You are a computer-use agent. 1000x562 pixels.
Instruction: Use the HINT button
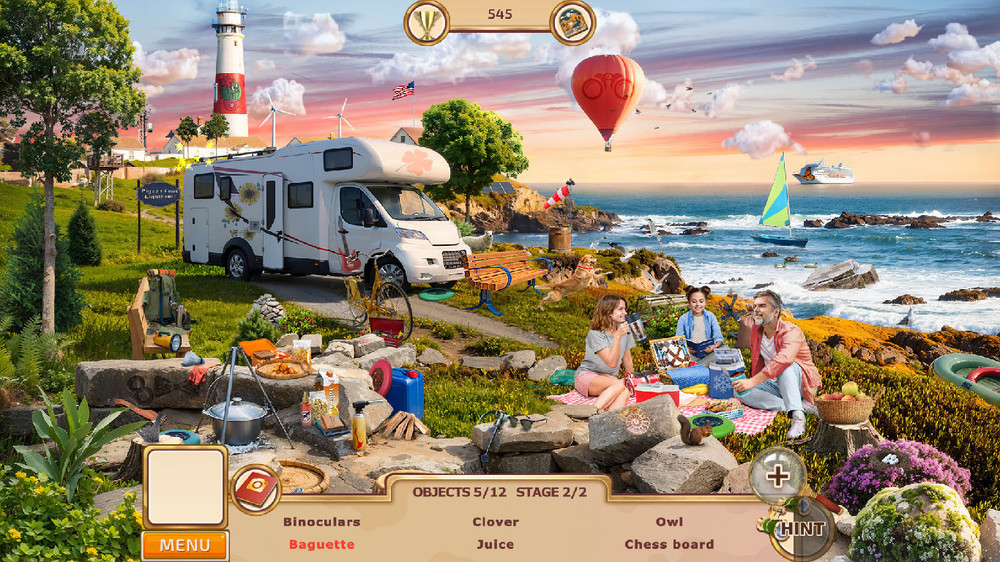[801, 527]
